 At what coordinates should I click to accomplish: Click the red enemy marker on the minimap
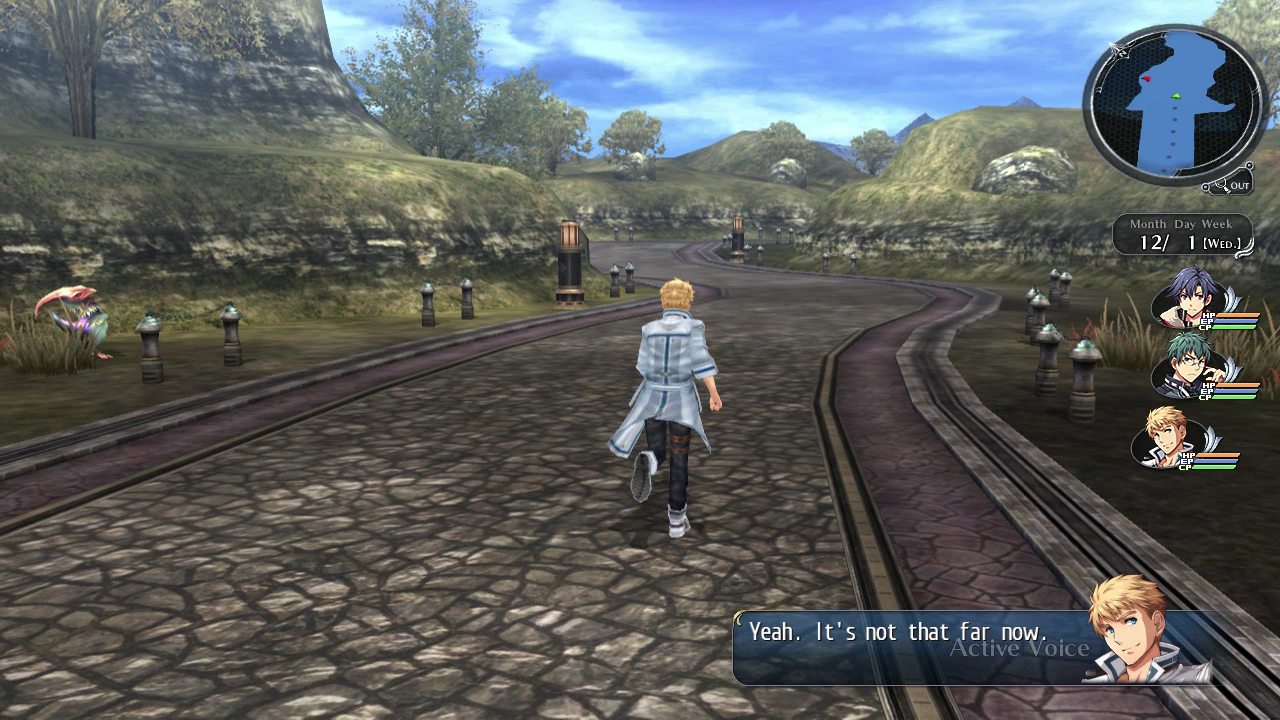point(1147,78)
